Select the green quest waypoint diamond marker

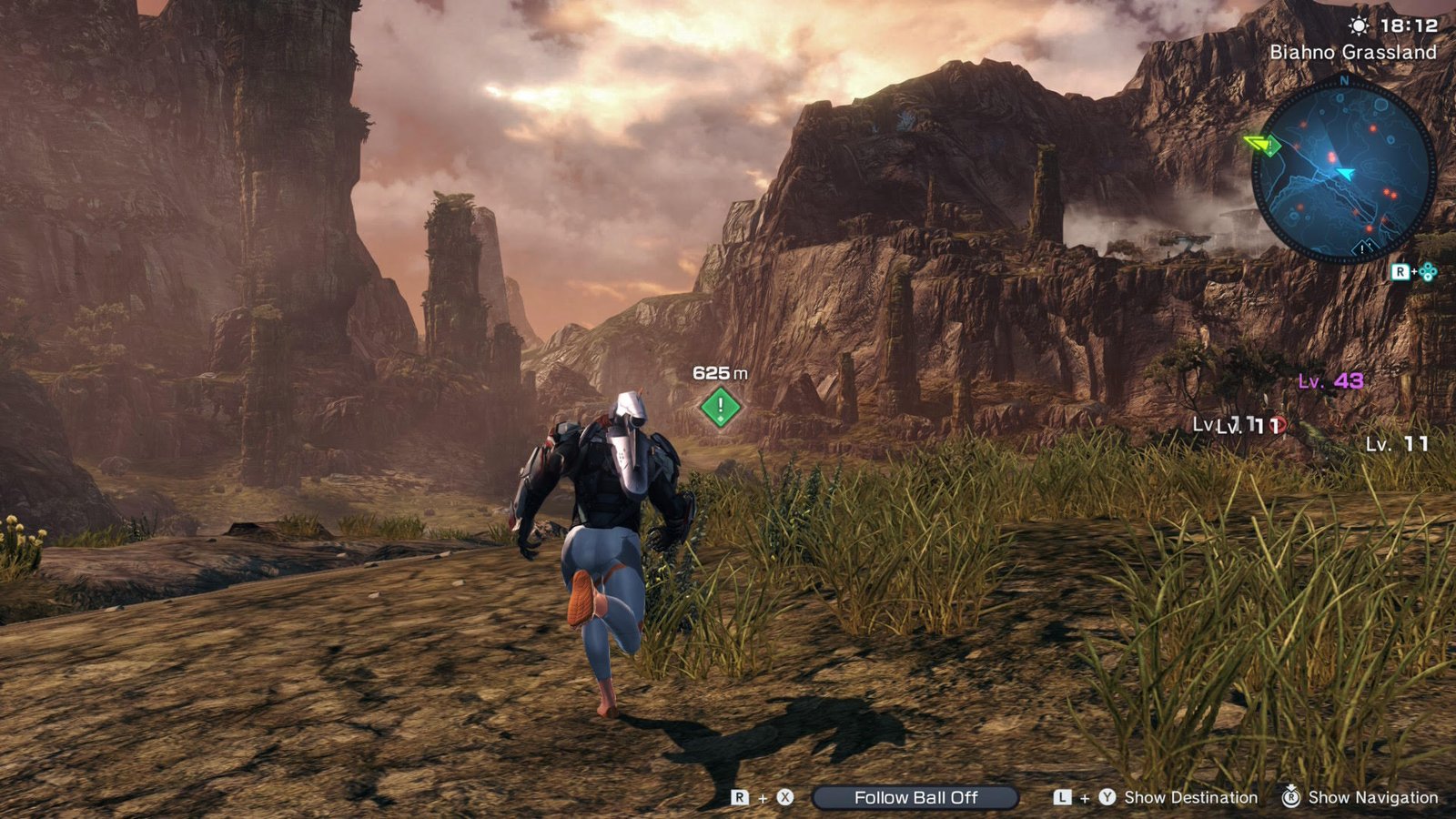(721, 407)
